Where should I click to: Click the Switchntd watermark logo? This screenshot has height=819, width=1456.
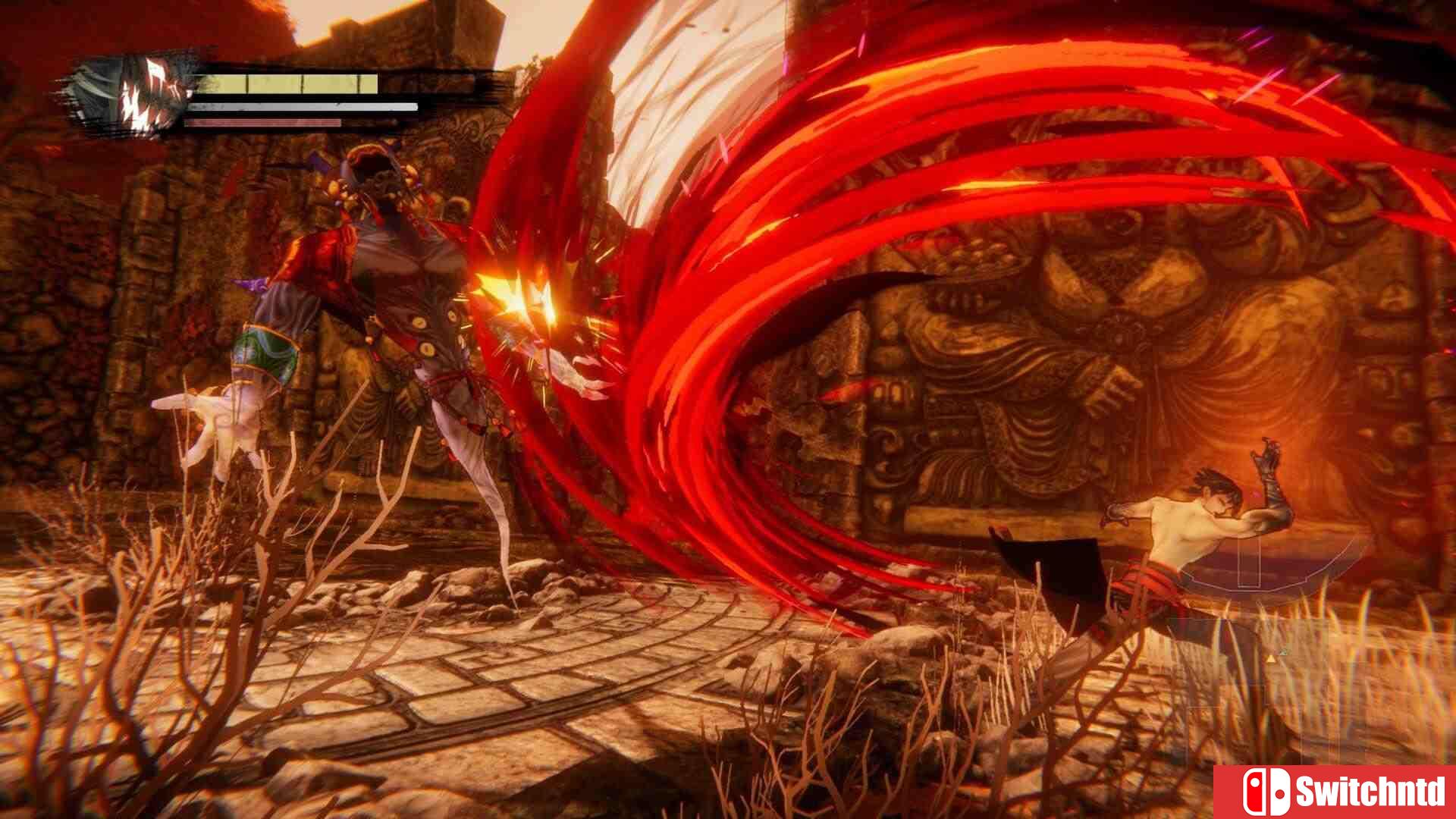tap(1335, 792)
